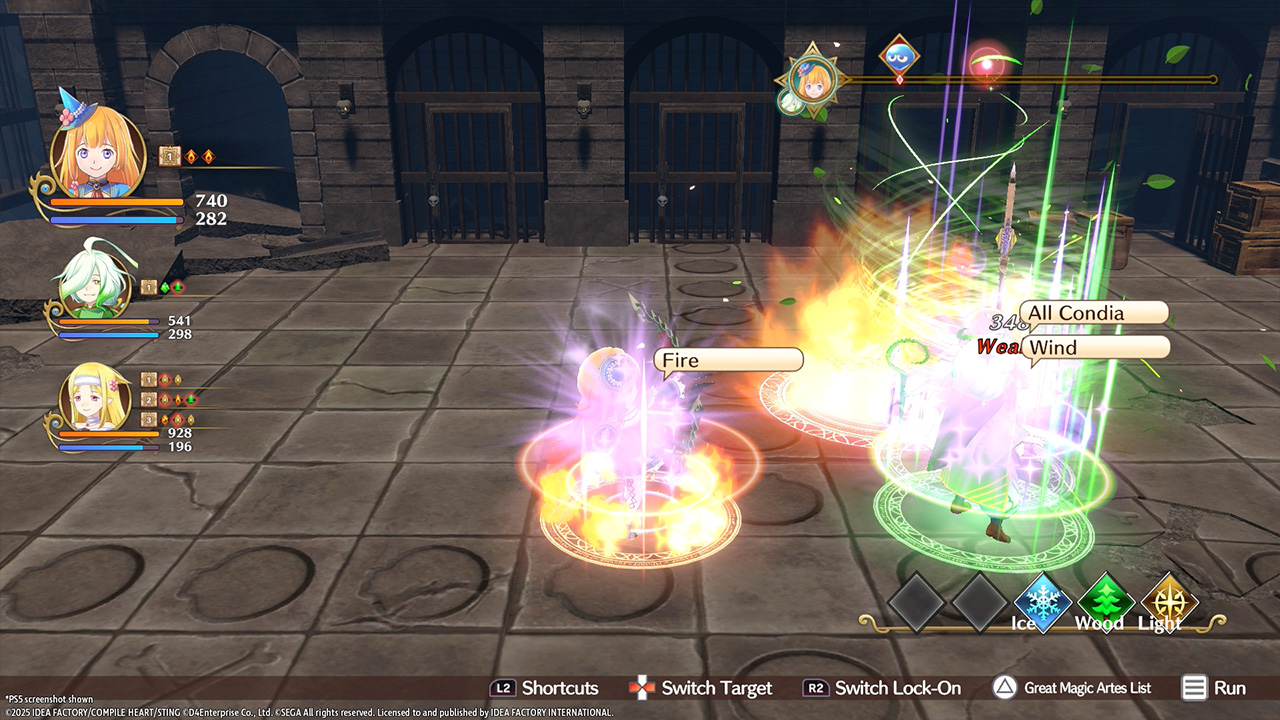Click the witch portrait on the turn bar
1280x720 pixels.
click(x=811, y=75)
